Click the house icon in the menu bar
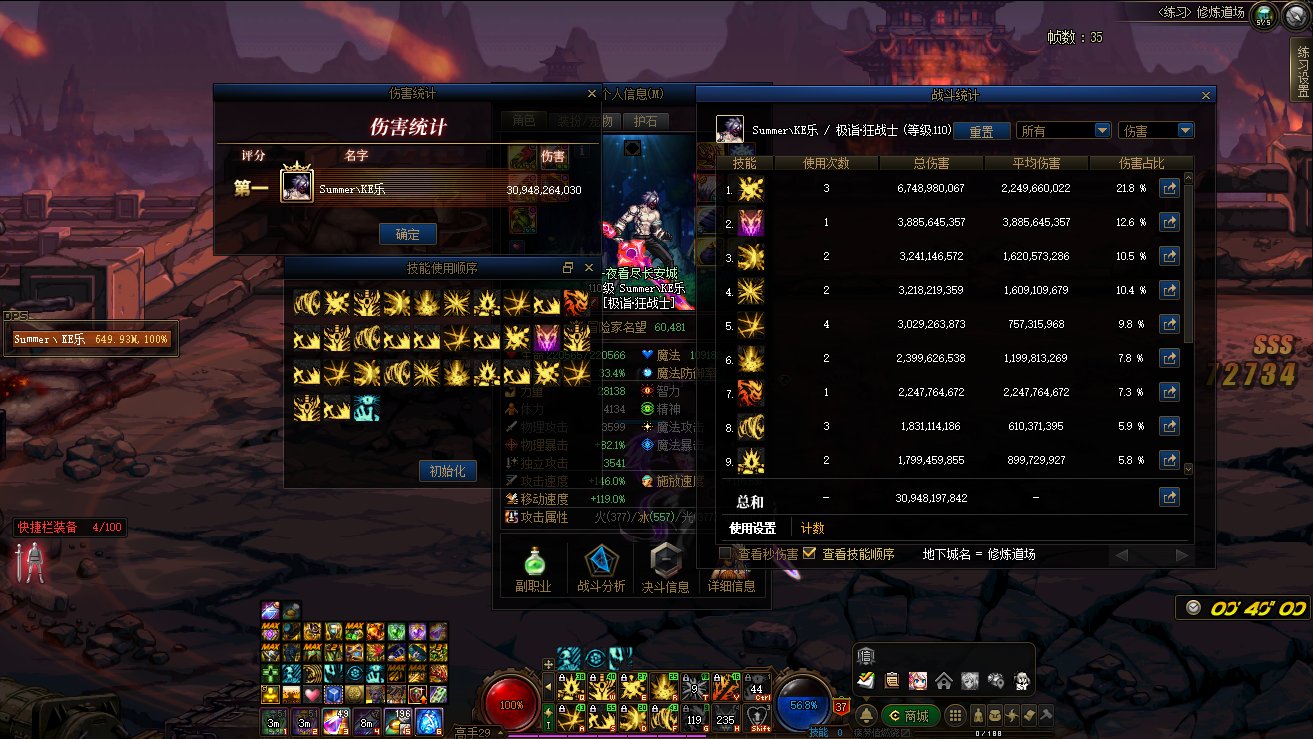Image resolution: width=1313 pixels, height=739 pixels. 943,681
